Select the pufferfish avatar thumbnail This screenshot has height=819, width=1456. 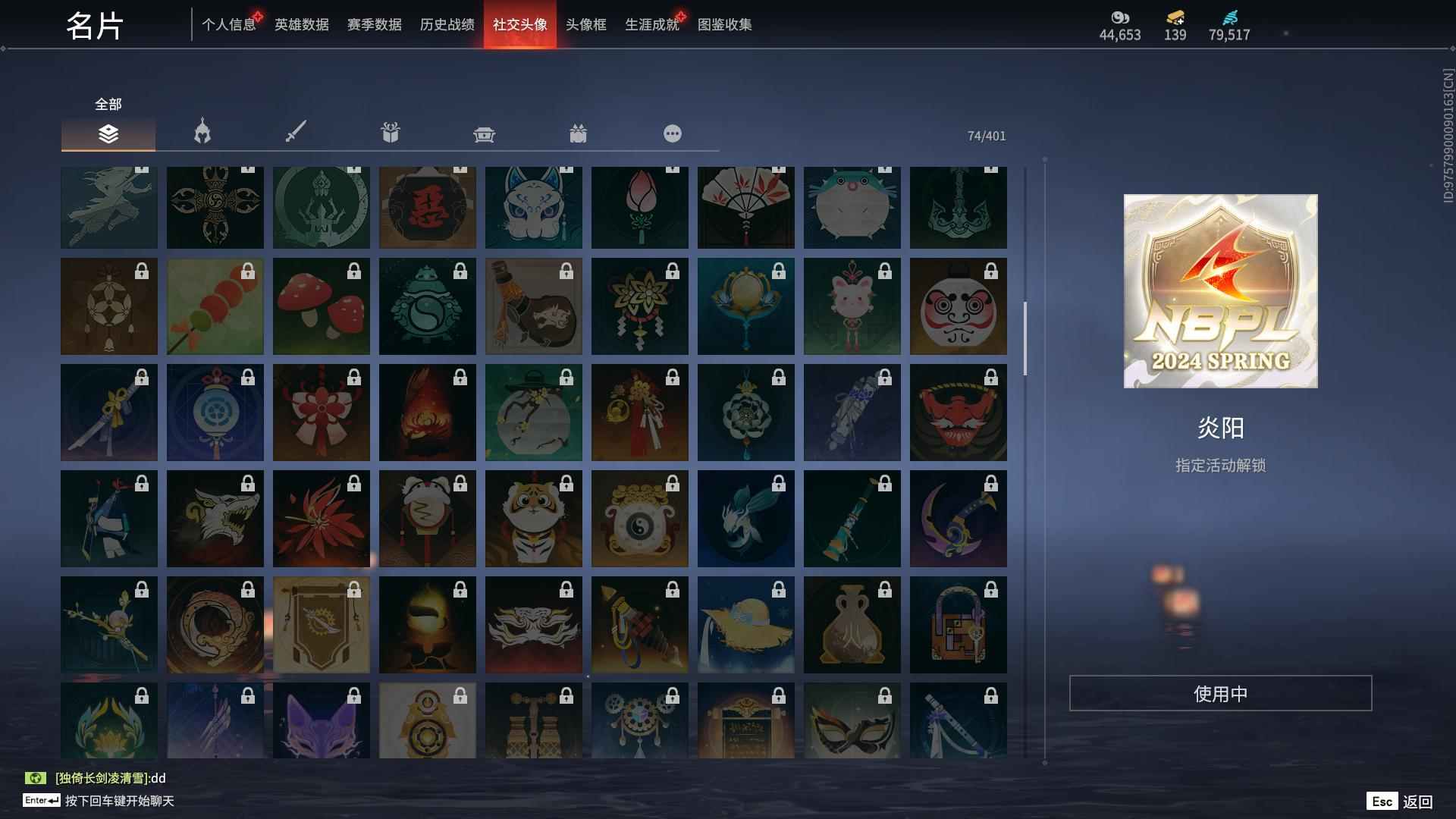[x=852, y=206]
